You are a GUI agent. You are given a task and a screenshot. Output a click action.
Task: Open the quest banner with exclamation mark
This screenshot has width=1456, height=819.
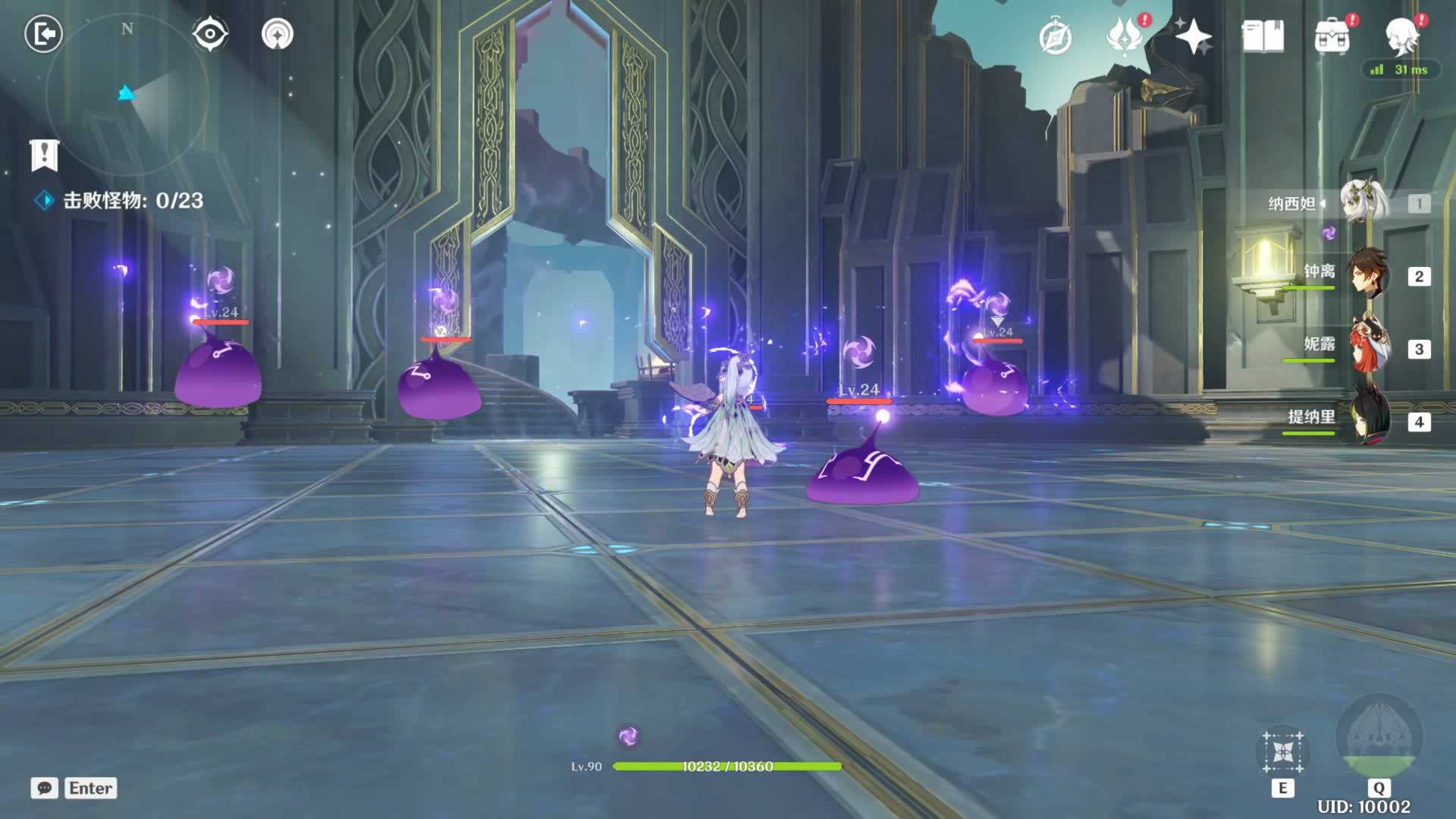44,155
